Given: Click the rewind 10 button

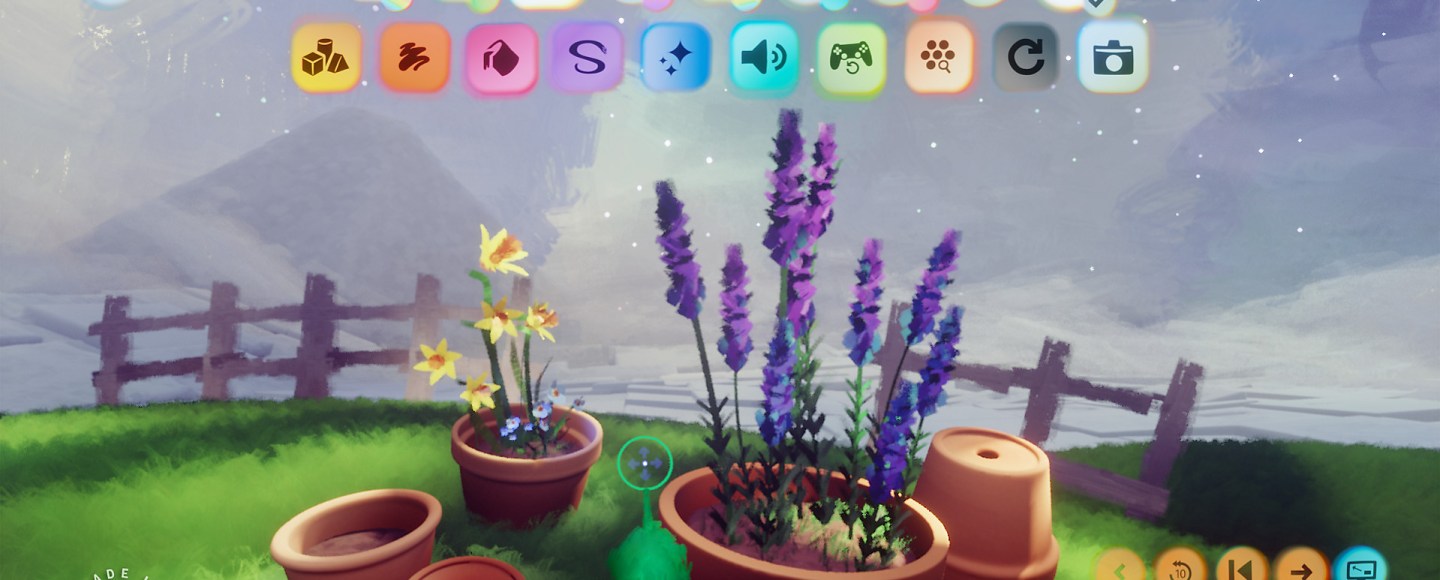Looking at the screenshot, I should (1181, 570).
